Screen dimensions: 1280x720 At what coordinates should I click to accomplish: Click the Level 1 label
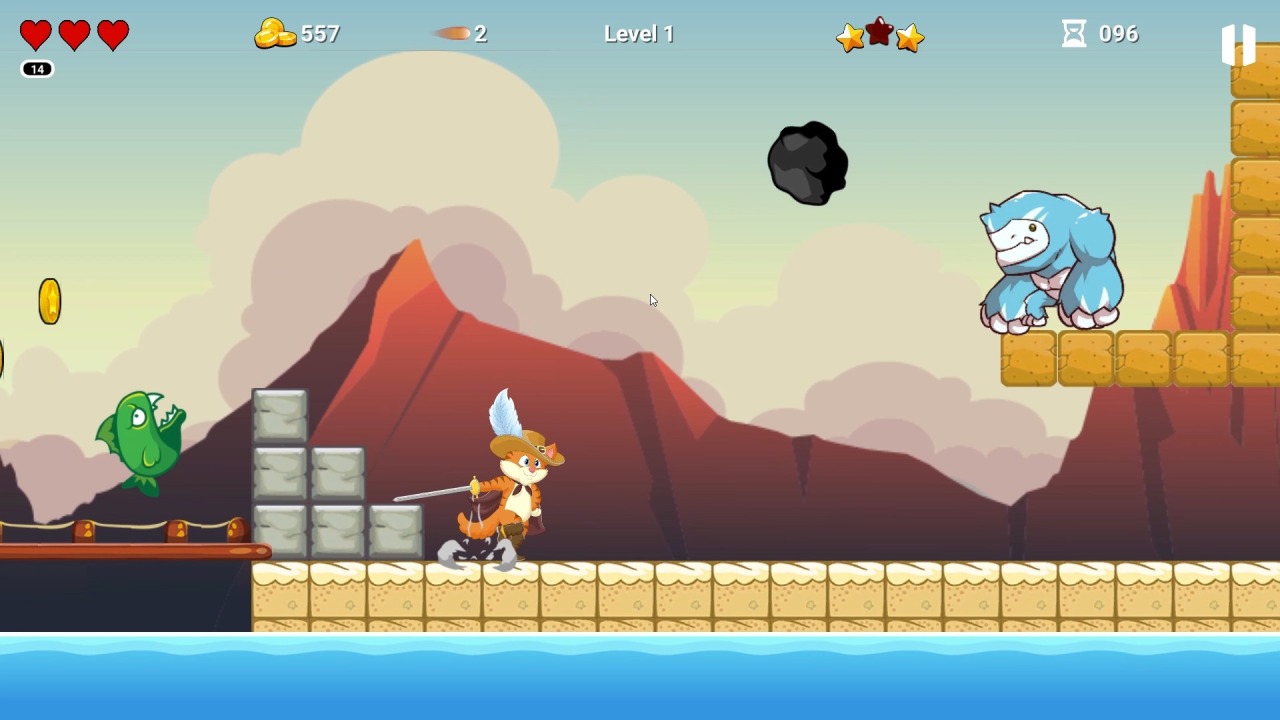pyautogui.click(x=638, y=33)
